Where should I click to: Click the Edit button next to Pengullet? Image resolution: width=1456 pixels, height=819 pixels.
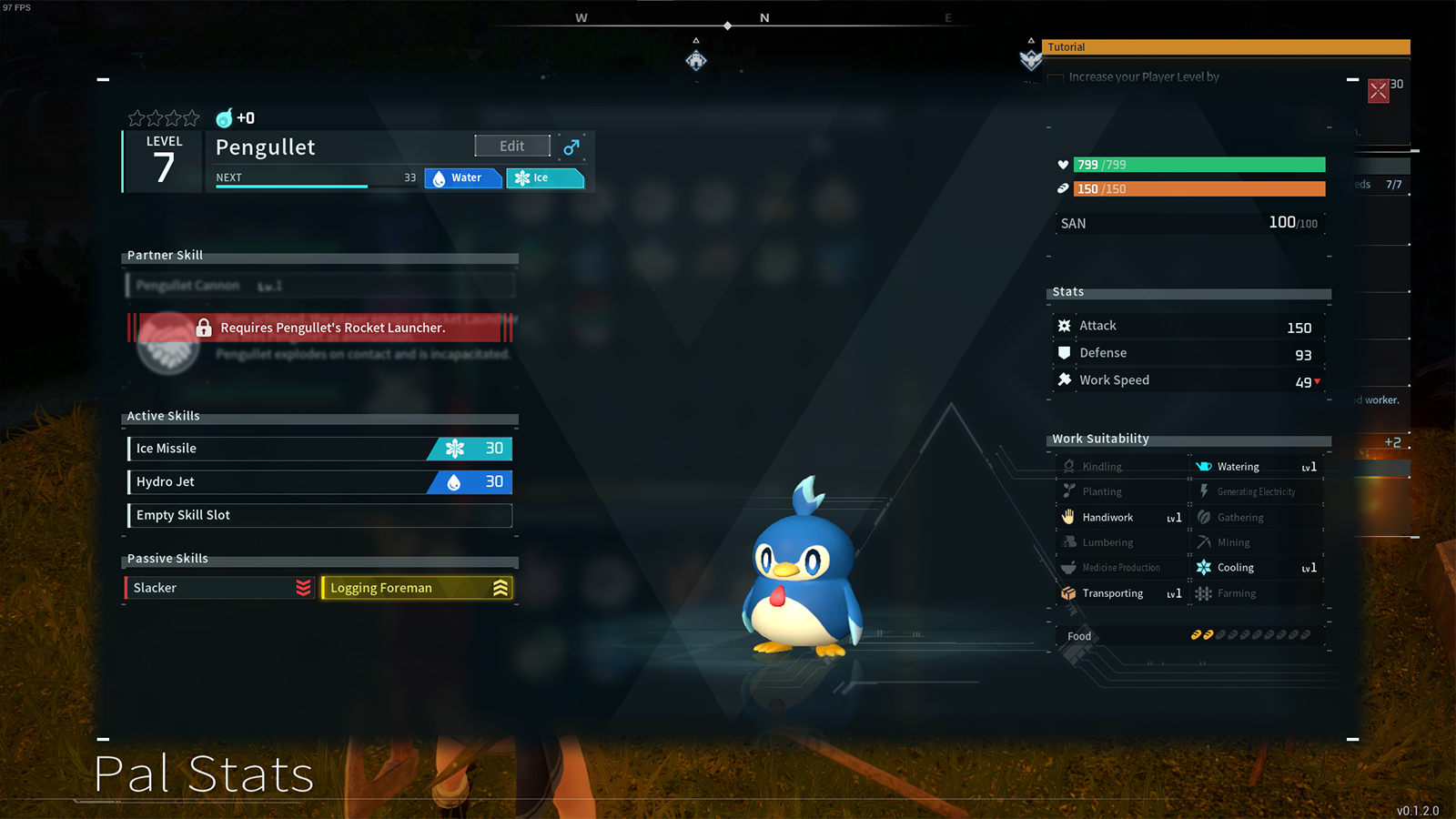pyautogui.click(x=511, y=146)
